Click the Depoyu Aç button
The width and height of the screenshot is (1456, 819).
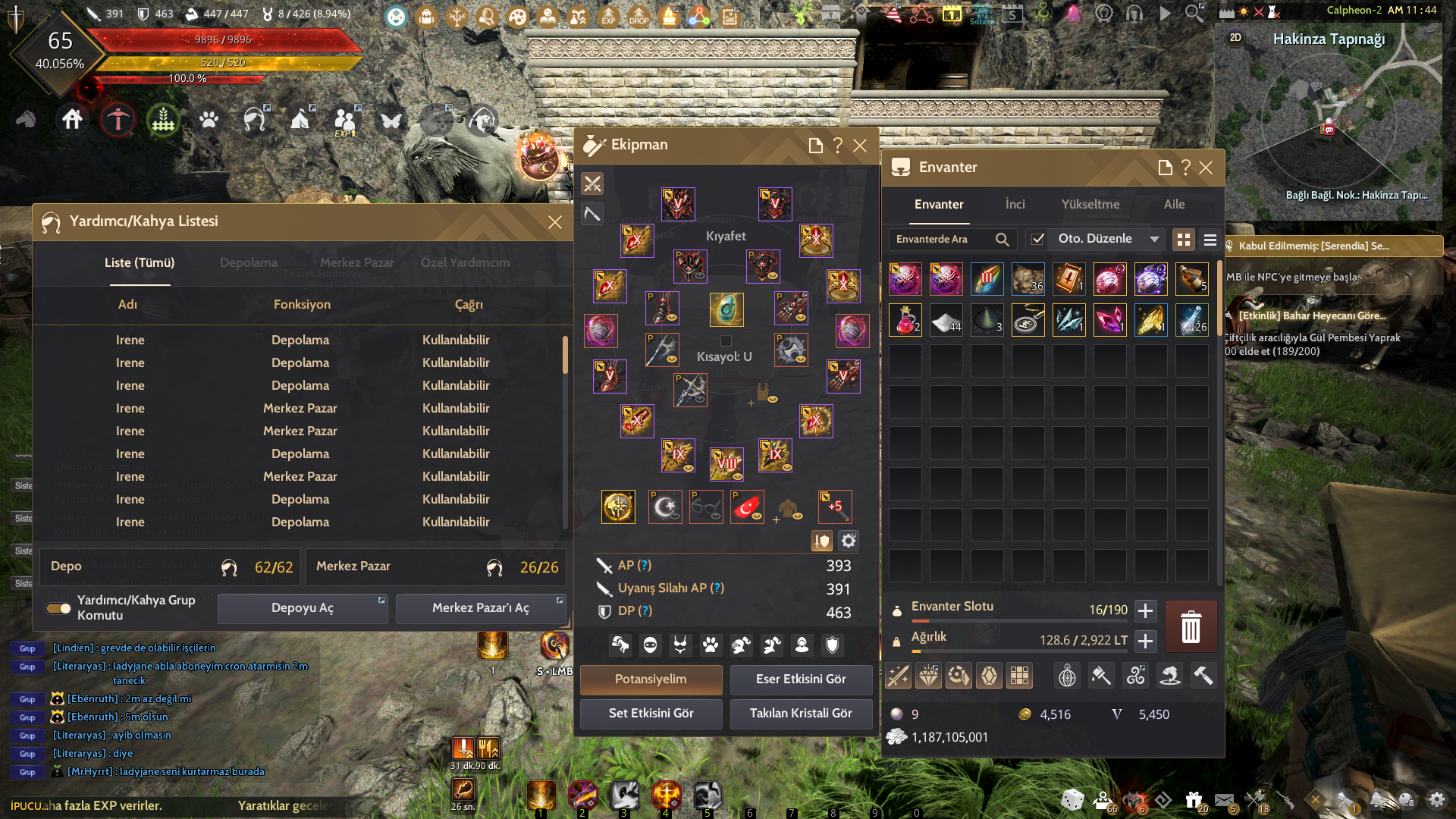pos(302,608)
